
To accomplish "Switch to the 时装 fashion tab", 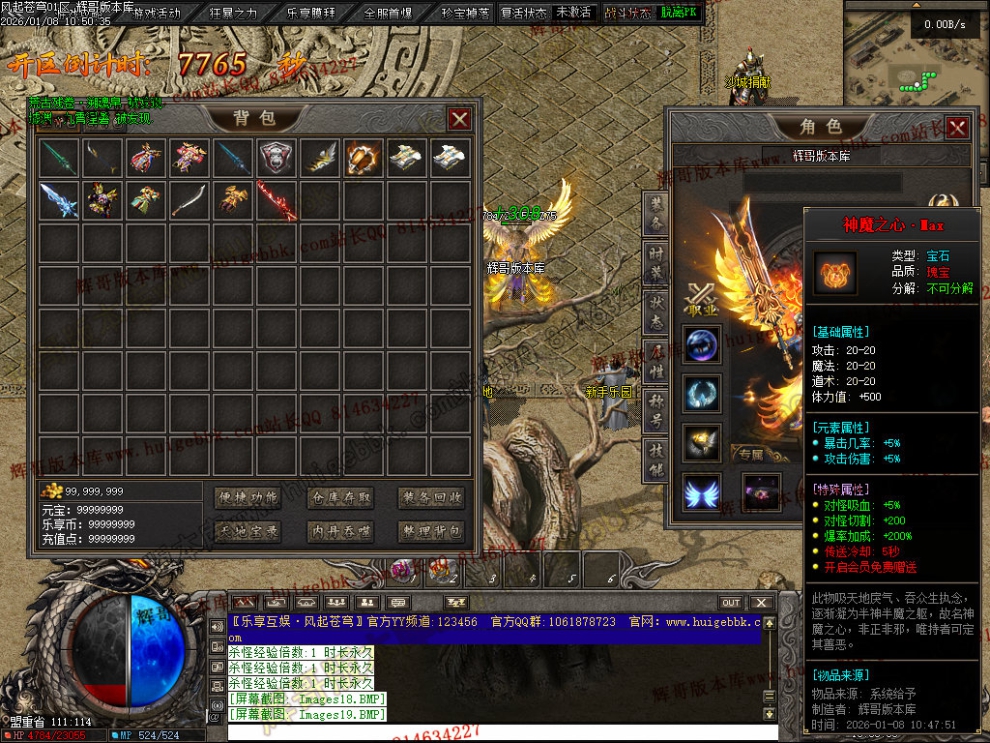I will pyautogui.click(x=655, y=262).
